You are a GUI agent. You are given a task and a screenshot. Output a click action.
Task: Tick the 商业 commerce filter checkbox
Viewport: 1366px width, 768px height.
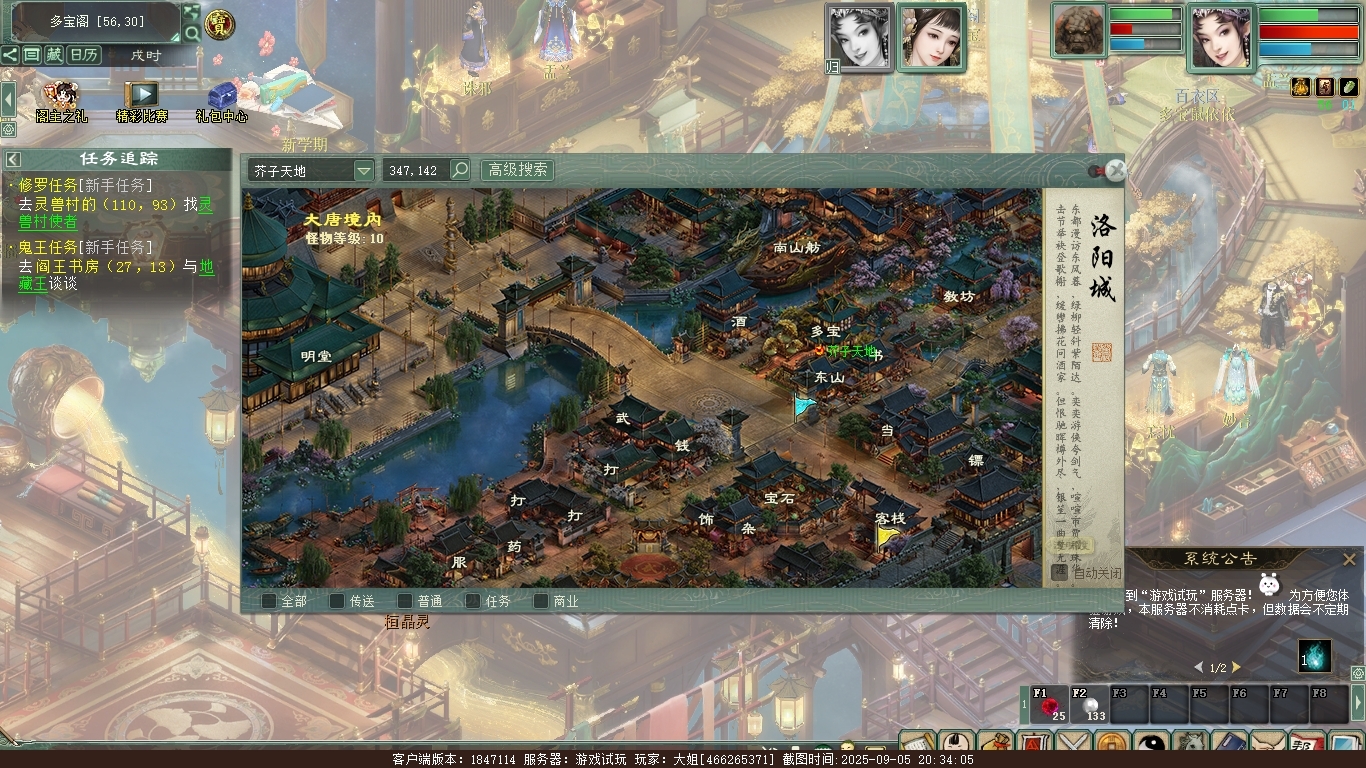point(541,601)
